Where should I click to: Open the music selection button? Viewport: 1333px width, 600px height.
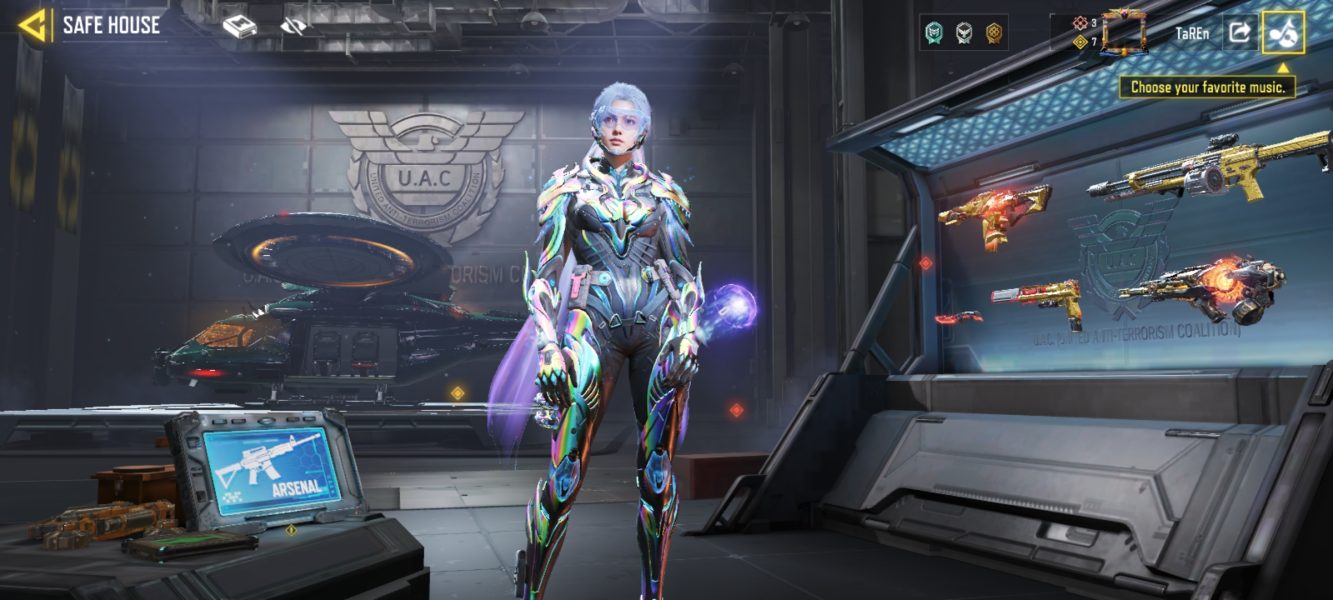pyautogui.click(x=1283, y=32)
